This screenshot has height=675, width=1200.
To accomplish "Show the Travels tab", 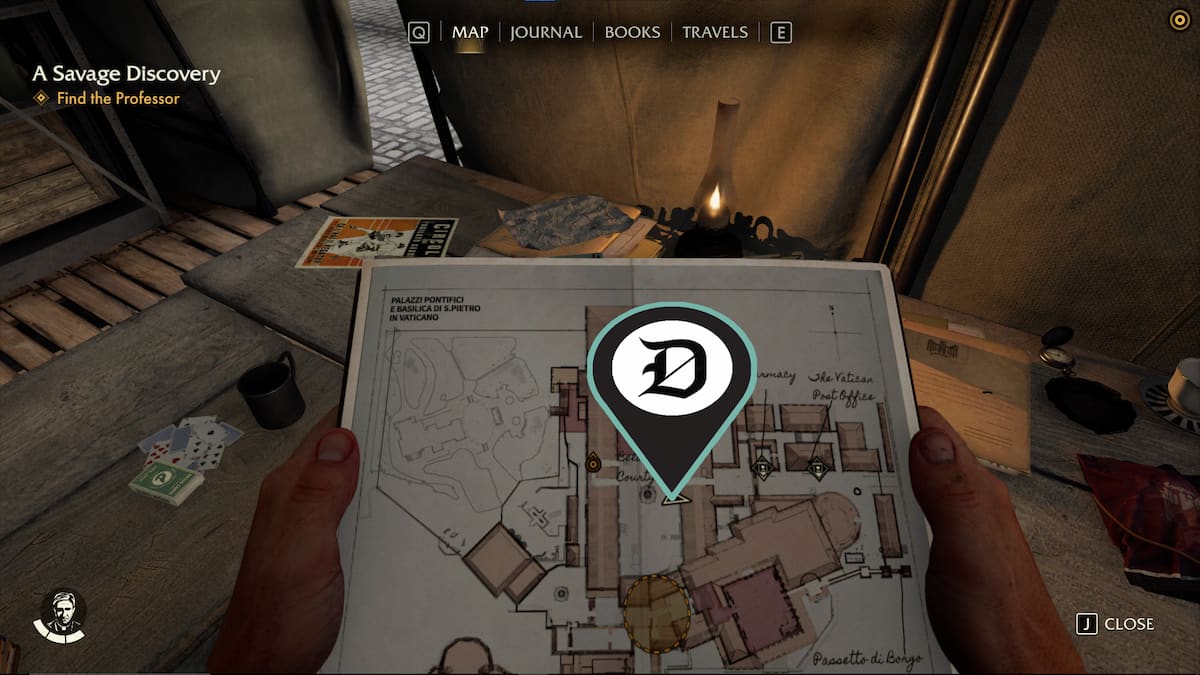I will [x=714, y=32].
